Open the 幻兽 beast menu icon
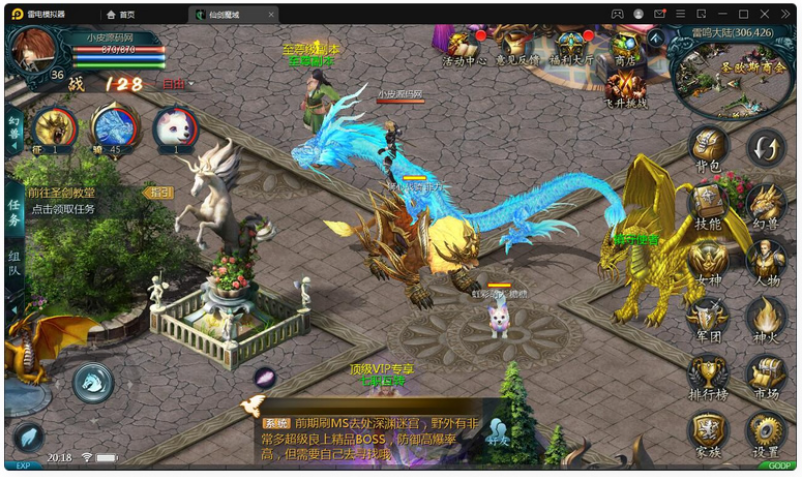Viewport: 803px width, 477px height. coord(766,203)
